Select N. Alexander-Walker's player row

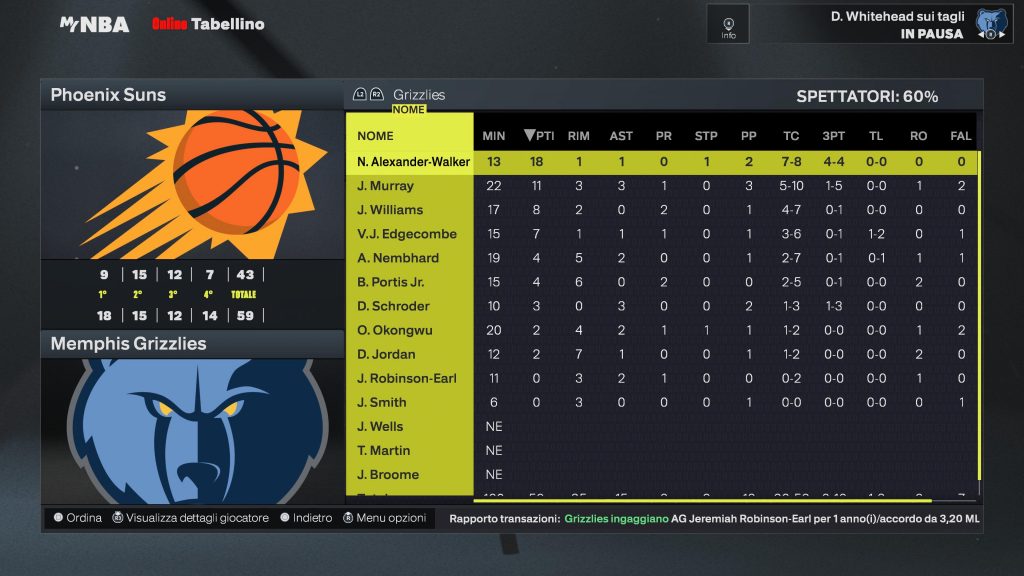pos(413,162)
